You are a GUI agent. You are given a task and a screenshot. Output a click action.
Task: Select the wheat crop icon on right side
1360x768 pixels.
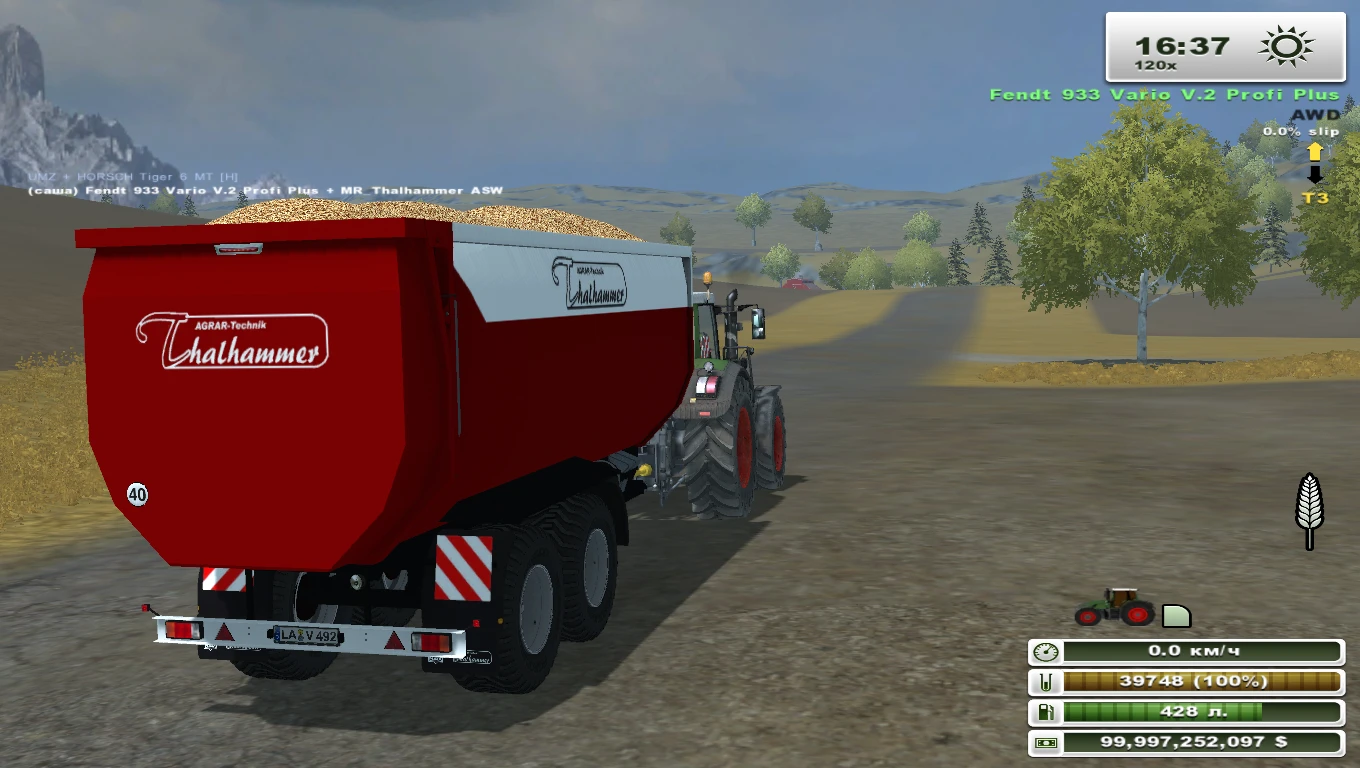[1308, 511]
